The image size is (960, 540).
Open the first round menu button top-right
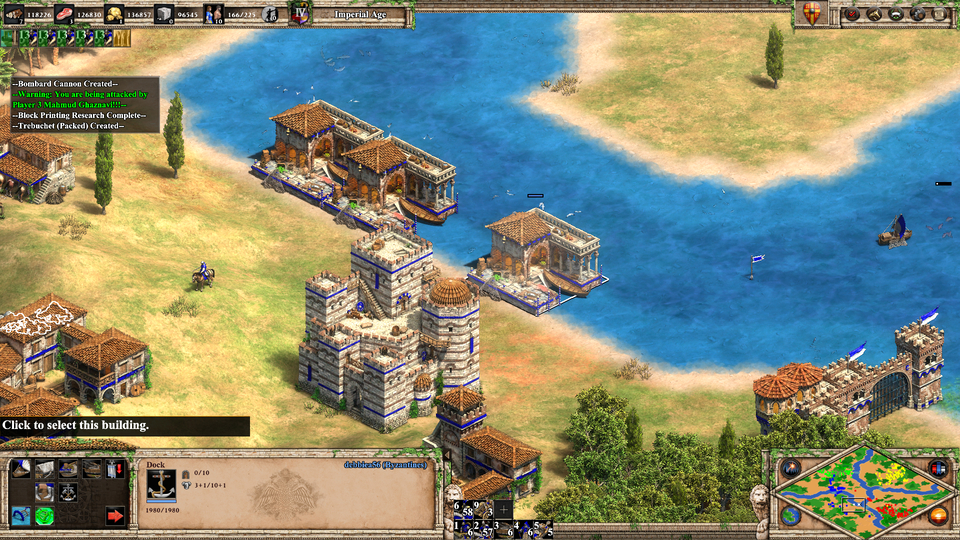[x=852, y=14]
